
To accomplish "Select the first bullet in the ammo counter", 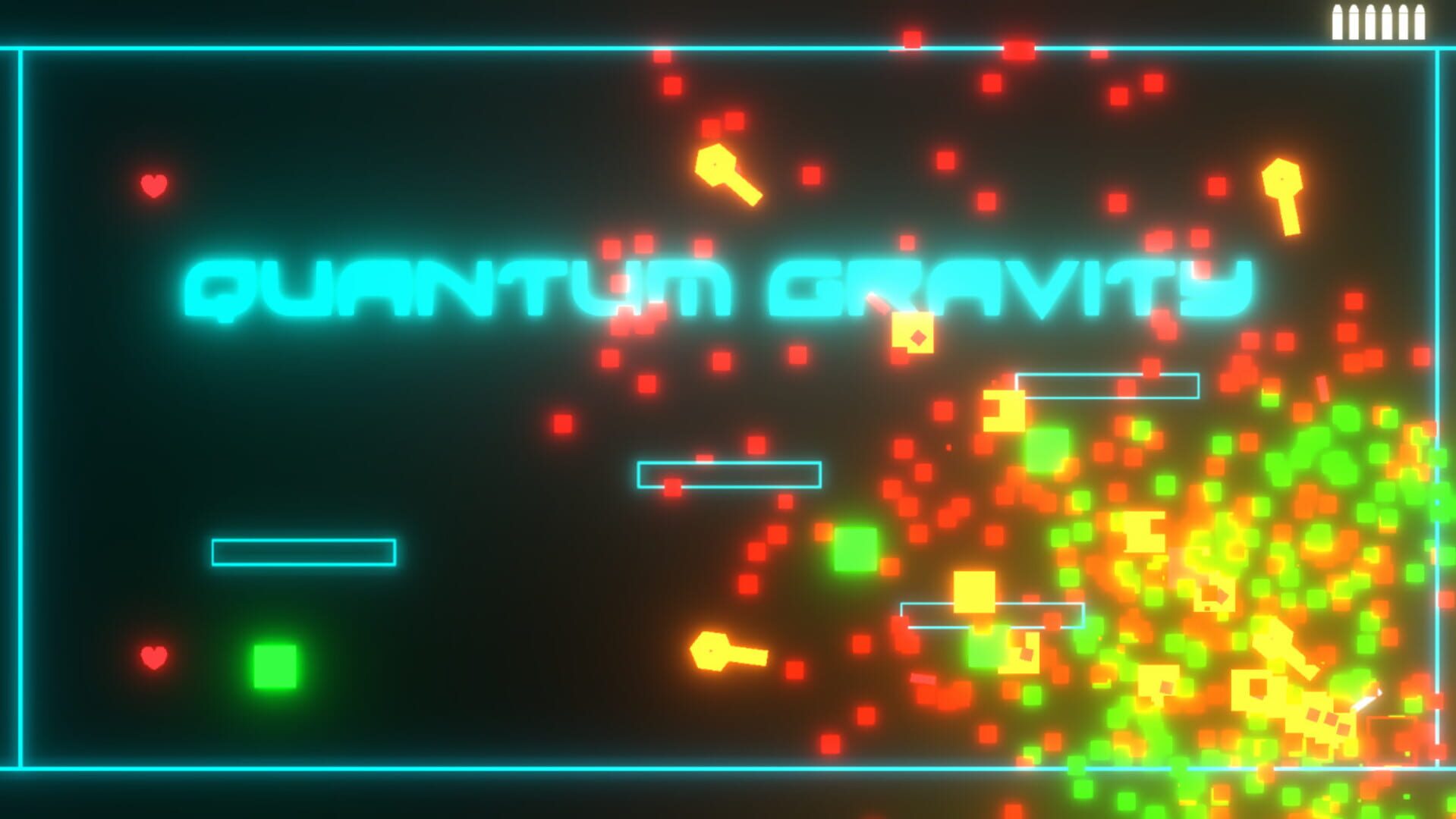I will (x=1338, y=21).
